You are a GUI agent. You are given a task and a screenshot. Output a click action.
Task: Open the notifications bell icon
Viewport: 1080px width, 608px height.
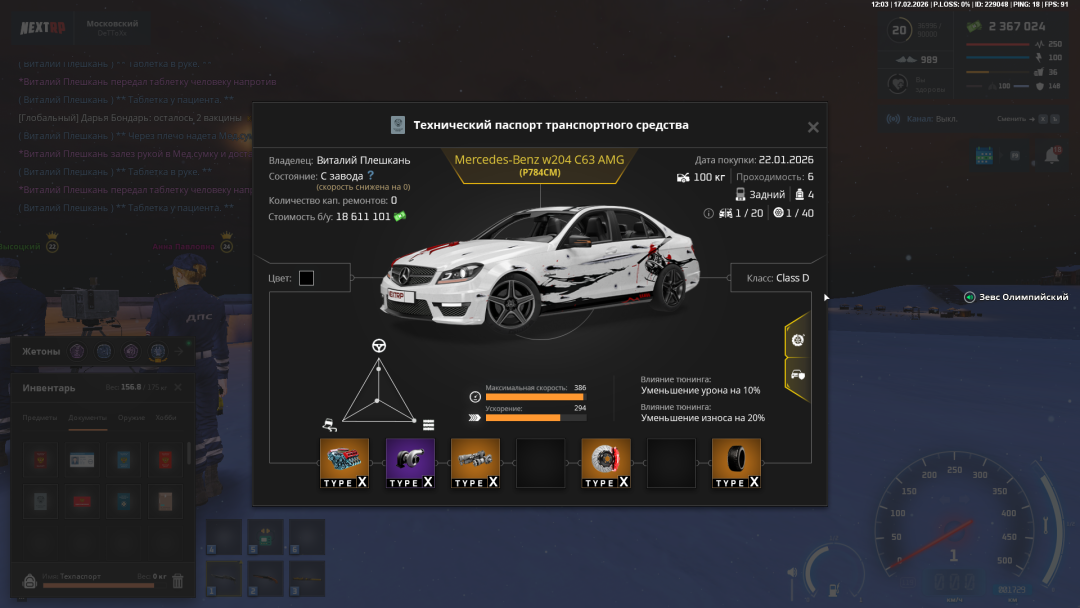pos(1052,155)
